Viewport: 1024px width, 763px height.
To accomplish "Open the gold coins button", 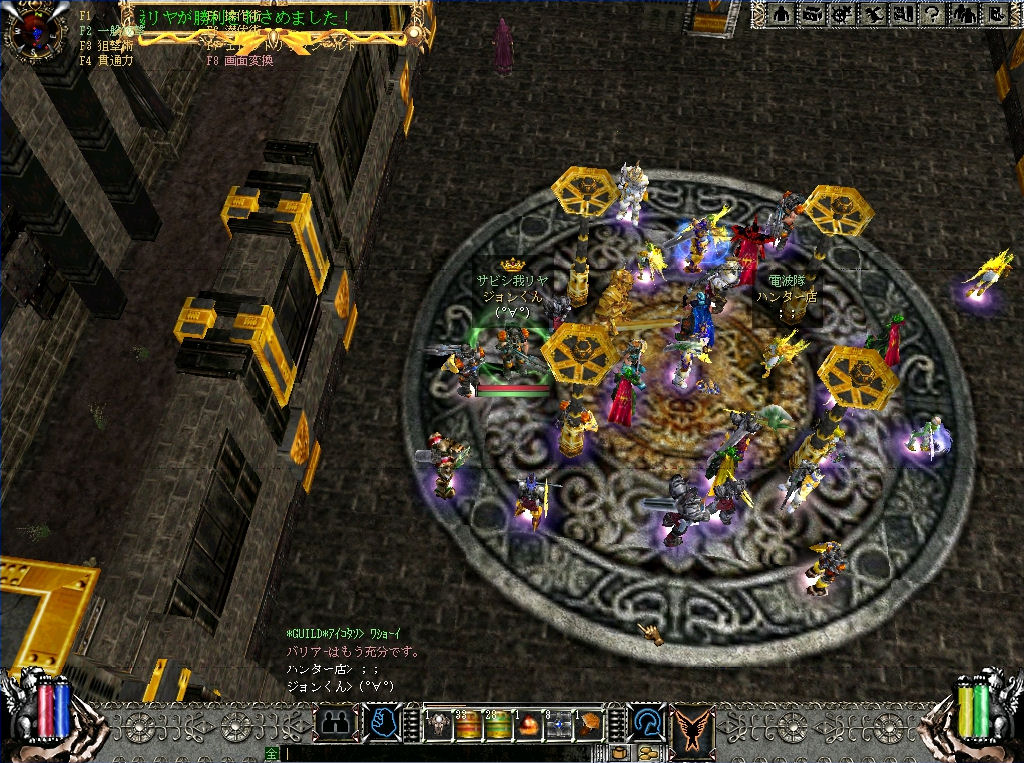I will [647, 753].
